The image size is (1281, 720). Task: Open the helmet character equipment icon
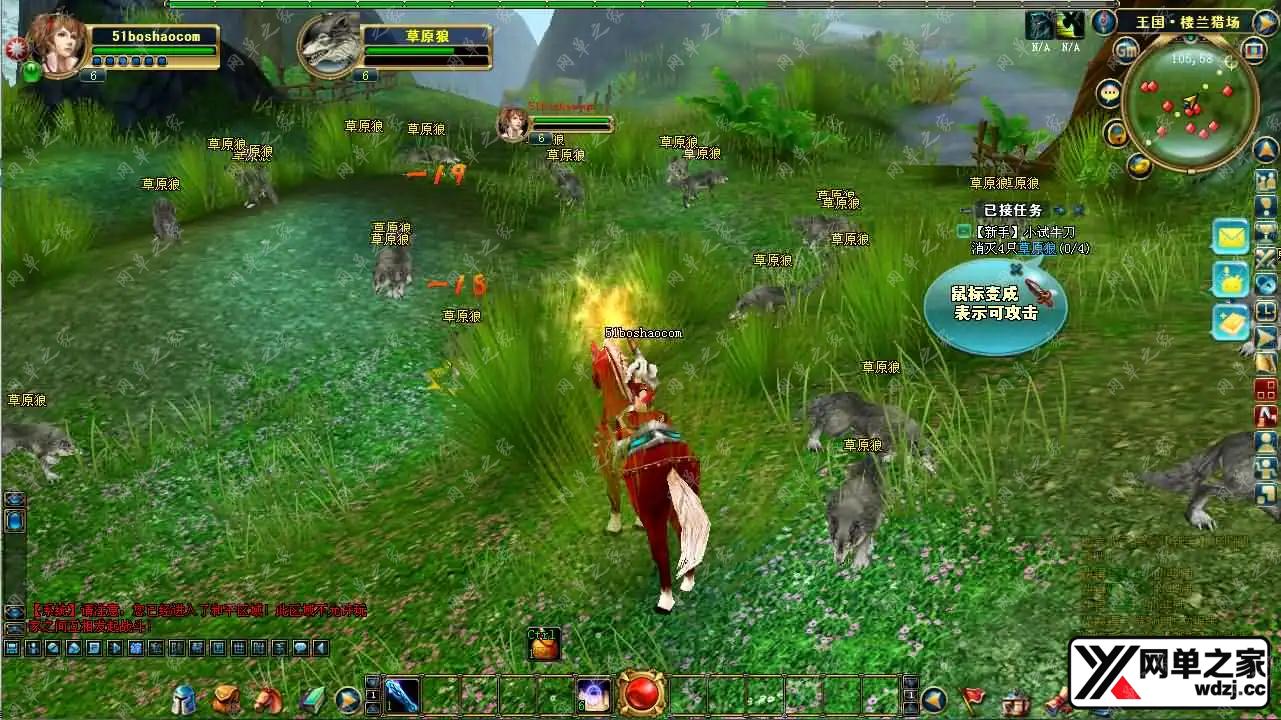[x=184, y=700]
